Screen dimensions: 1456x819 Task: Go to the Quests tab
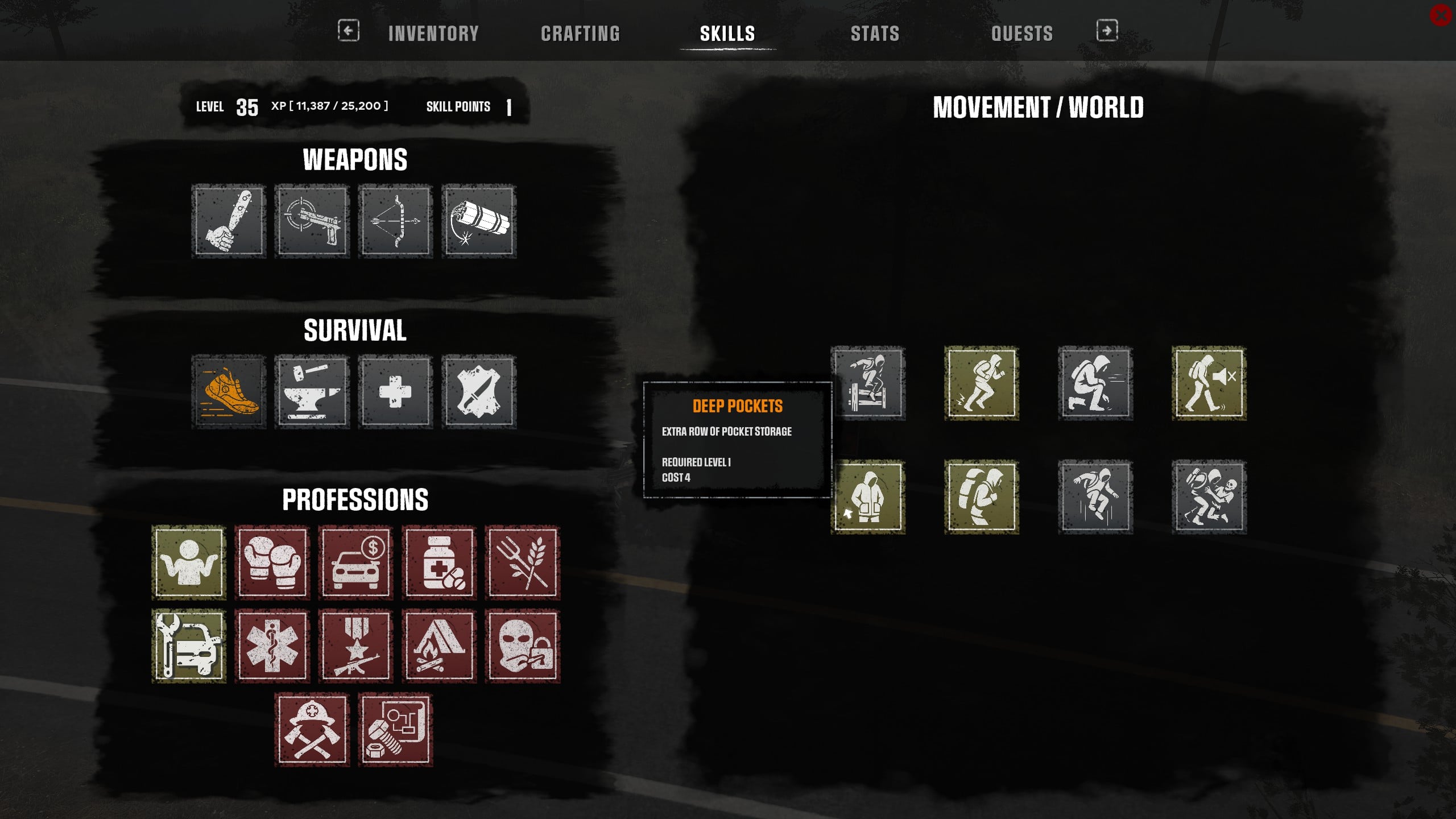click(1021, 34)
